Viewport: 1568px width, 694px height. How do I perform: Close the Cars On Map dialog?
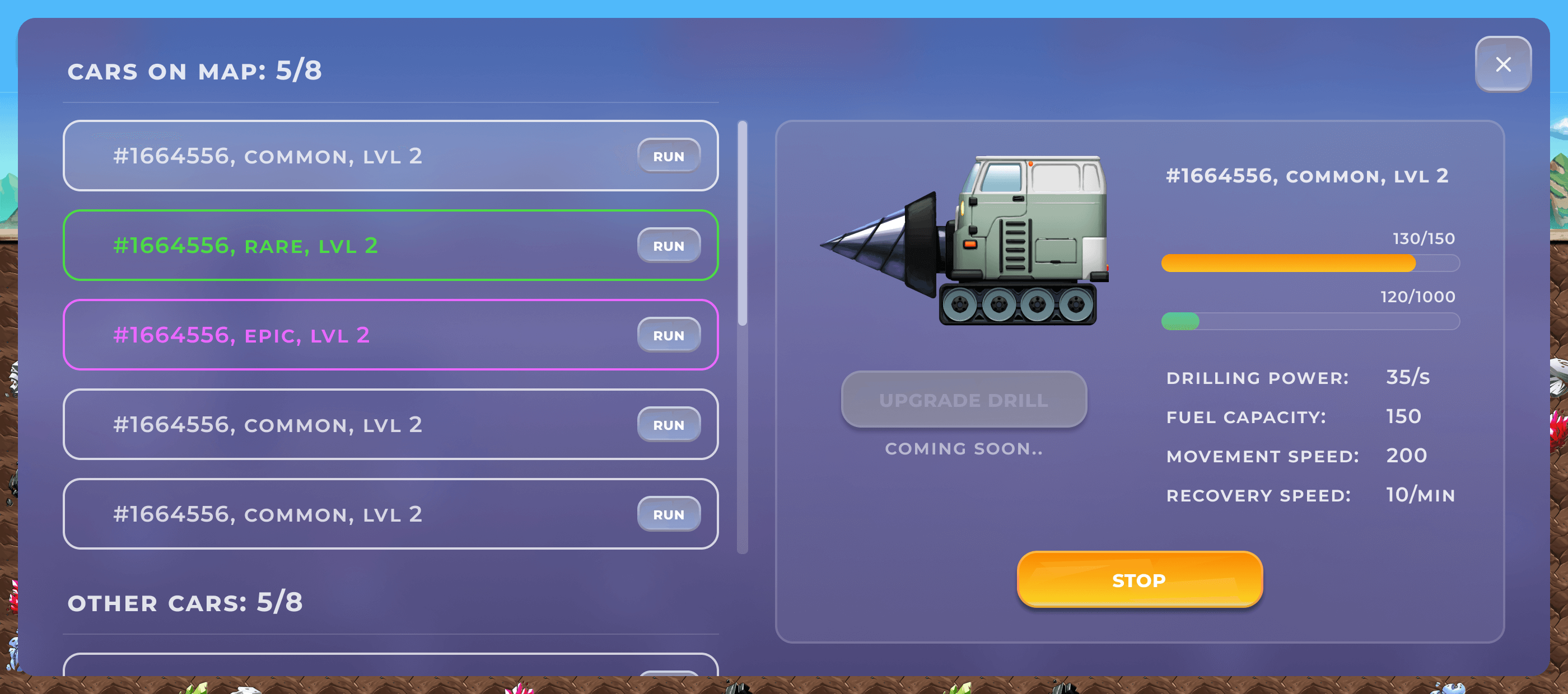[x=1503, y=64]
